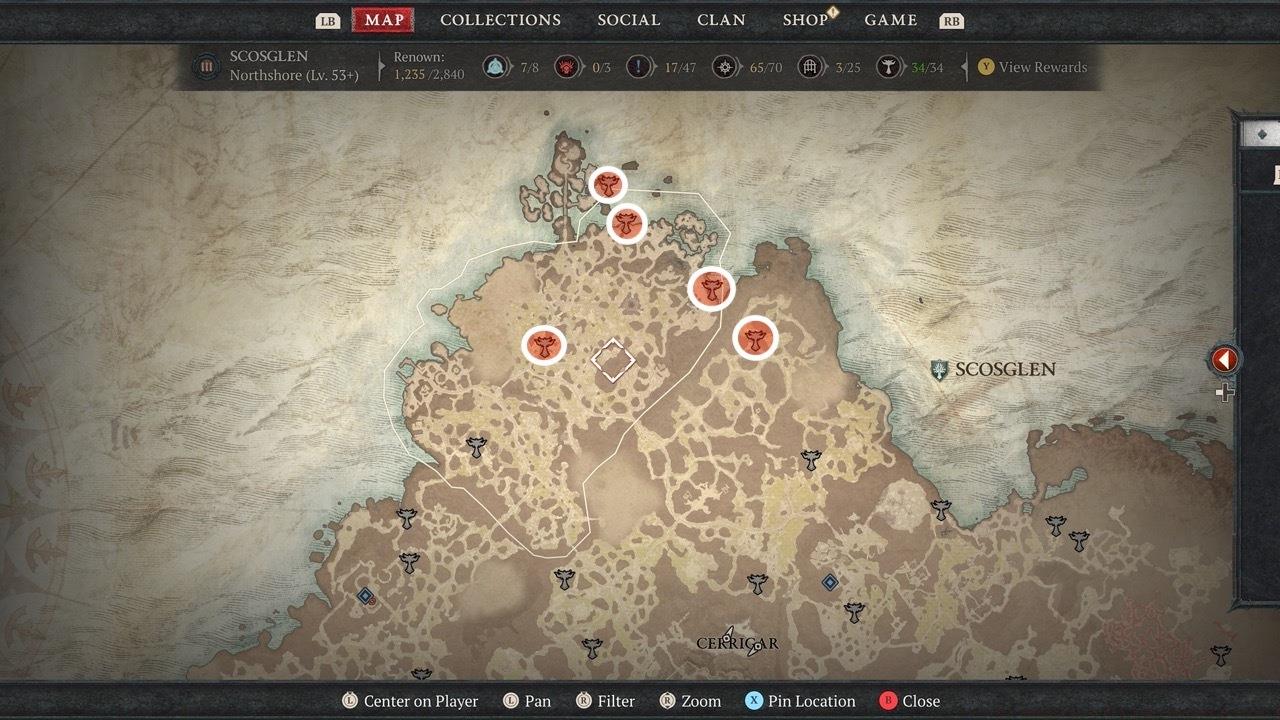Switch to the COLLECTIONS tab
This screenshot has height=720, width=1280.
click(x=500, y=19)
